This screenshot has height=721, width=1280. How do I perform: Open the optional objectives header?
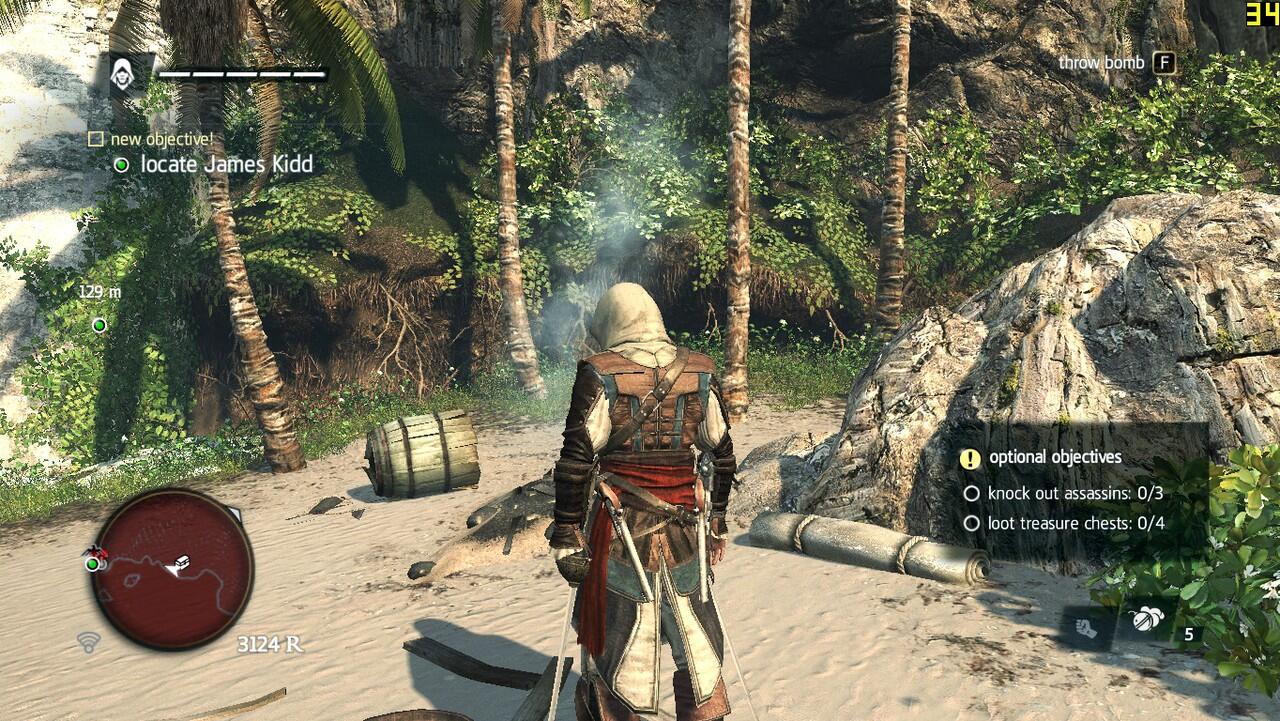(1054, 457)
